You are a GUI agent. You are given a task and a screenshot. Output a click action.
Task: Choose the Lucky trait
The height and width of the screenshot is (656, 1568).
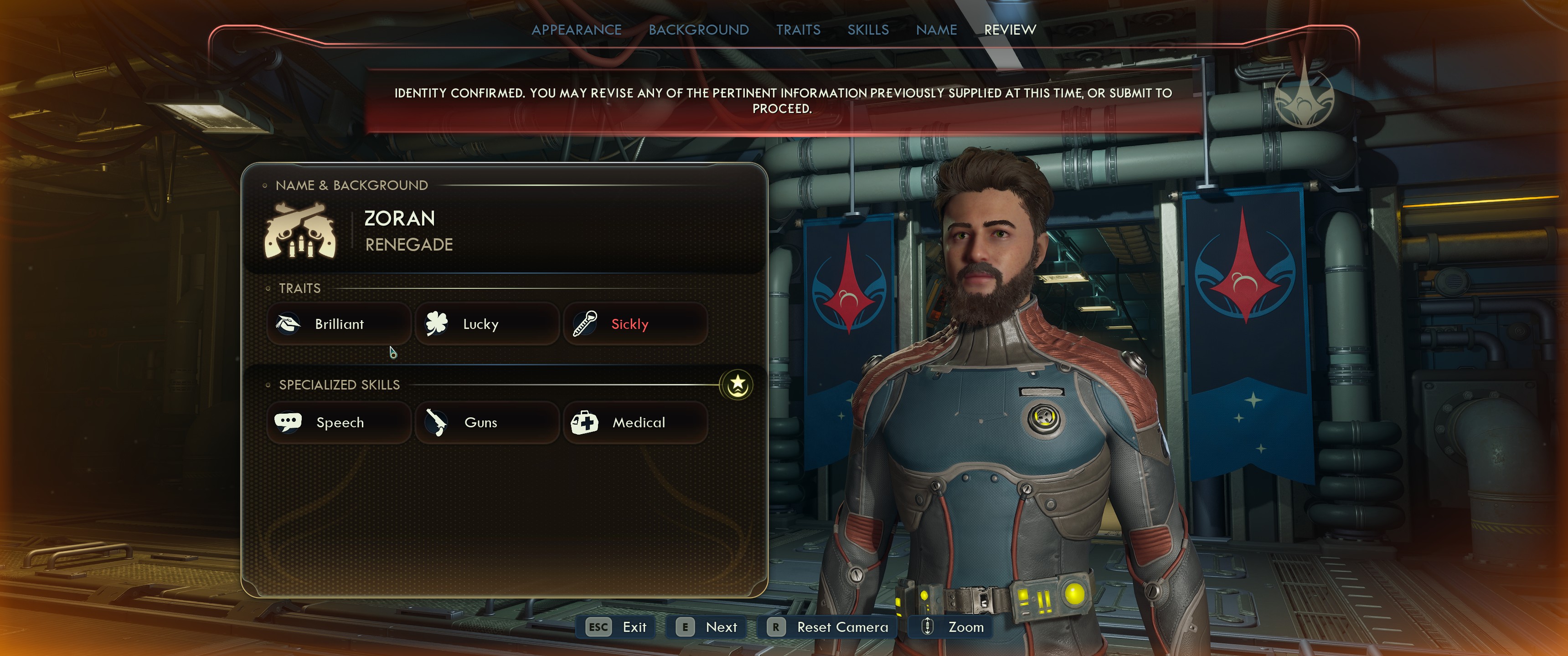tap(486, 324)
